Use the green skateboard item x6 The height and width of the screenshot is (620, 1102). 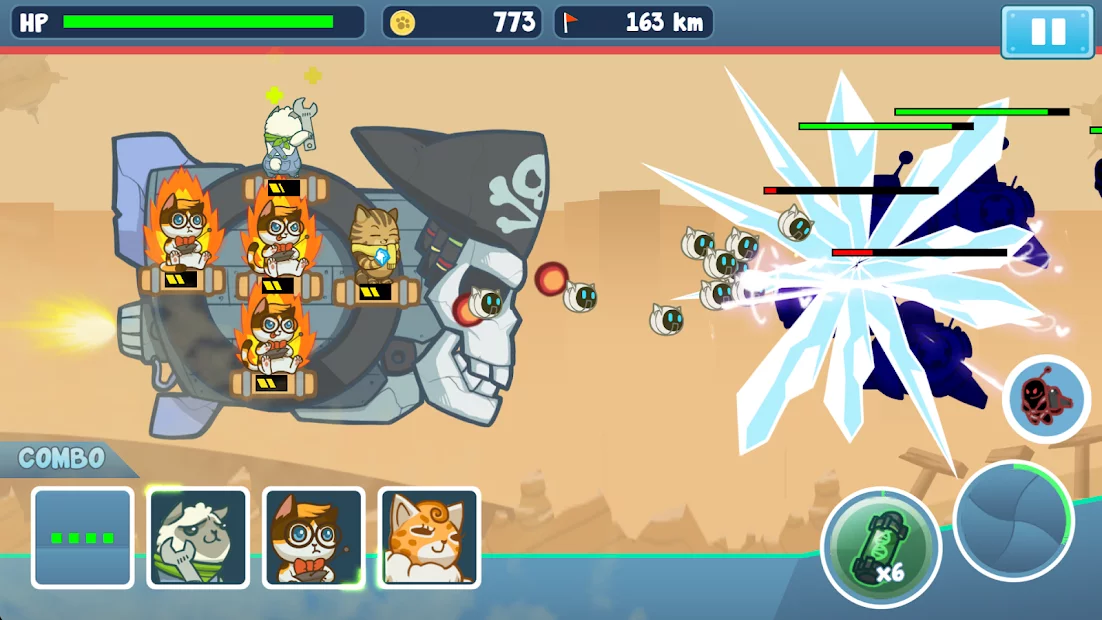881,547
